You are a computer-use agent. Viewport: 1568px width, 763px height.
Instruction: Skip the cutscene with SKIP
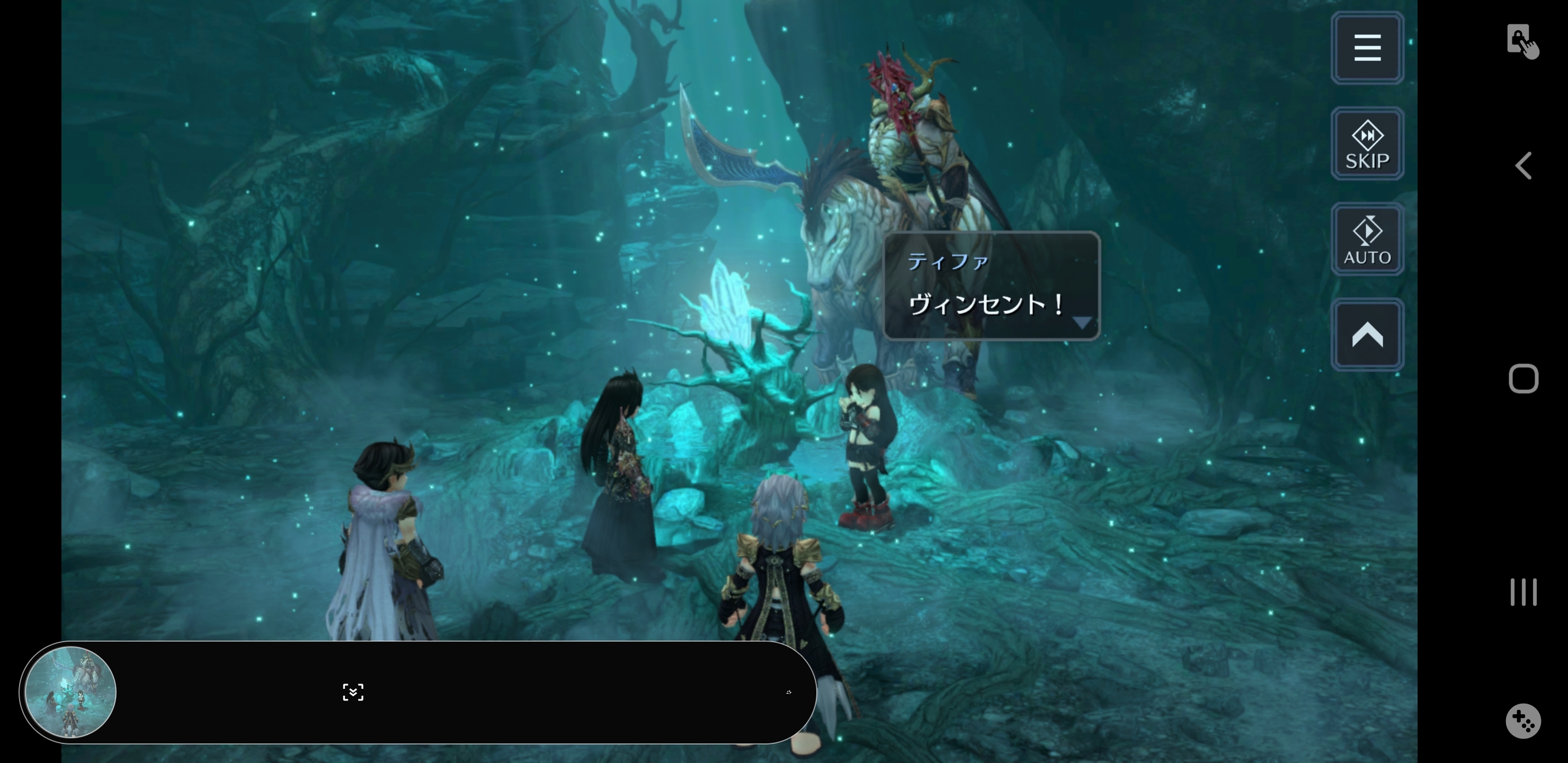click(1367, 144)
